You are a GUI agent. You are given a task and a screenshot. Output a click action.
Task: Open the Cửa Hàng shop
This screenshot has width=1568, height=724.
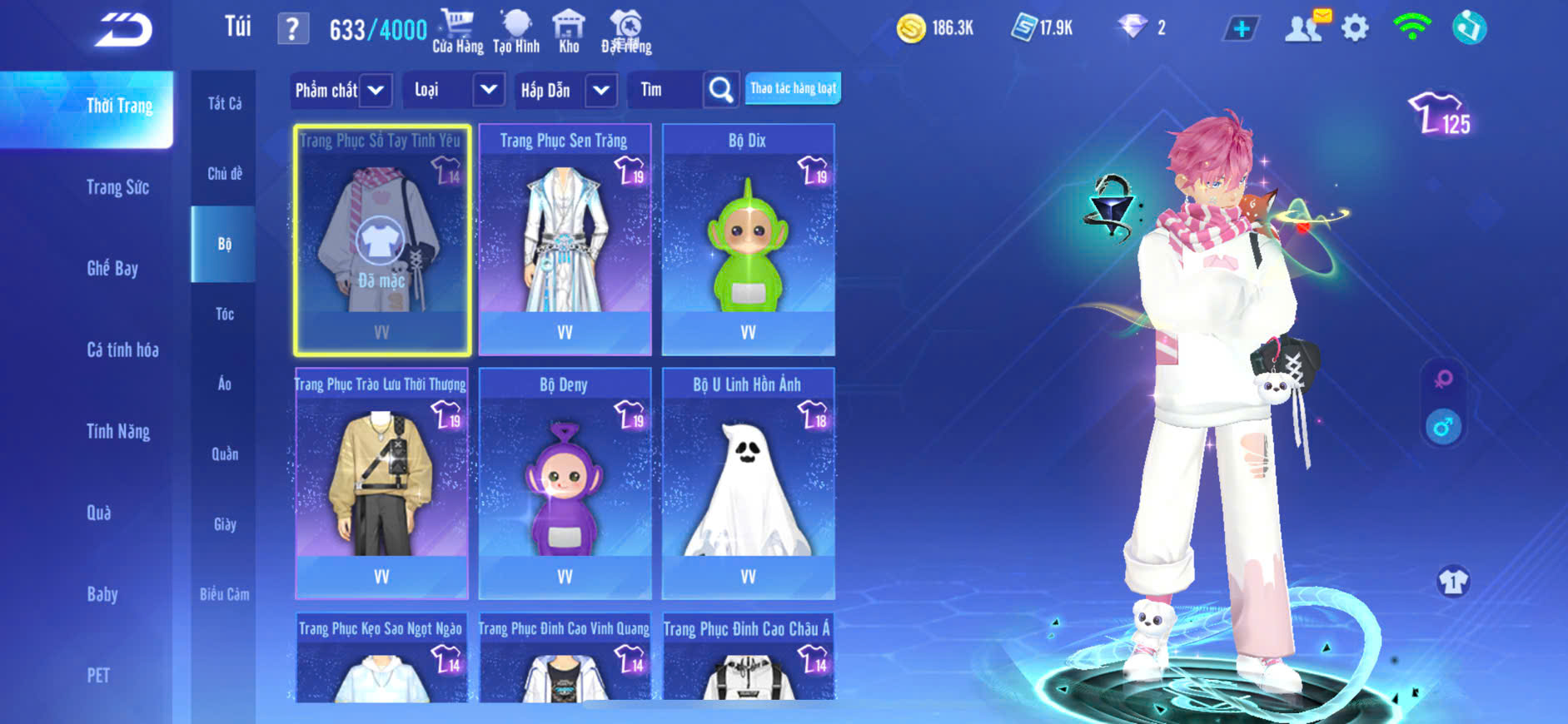point(457,32)
